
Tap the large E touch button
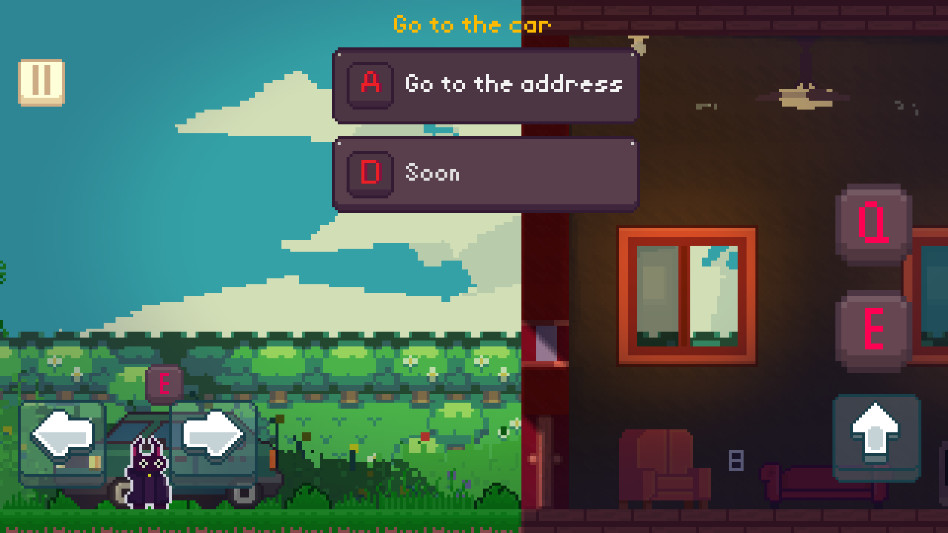874,329
